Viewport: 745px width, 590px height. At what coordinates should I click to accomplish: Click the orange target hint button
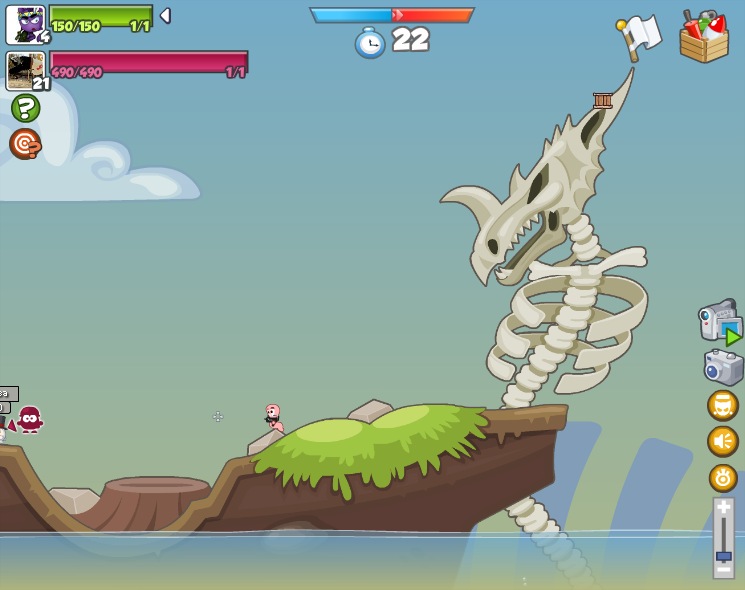coord(25,144)
